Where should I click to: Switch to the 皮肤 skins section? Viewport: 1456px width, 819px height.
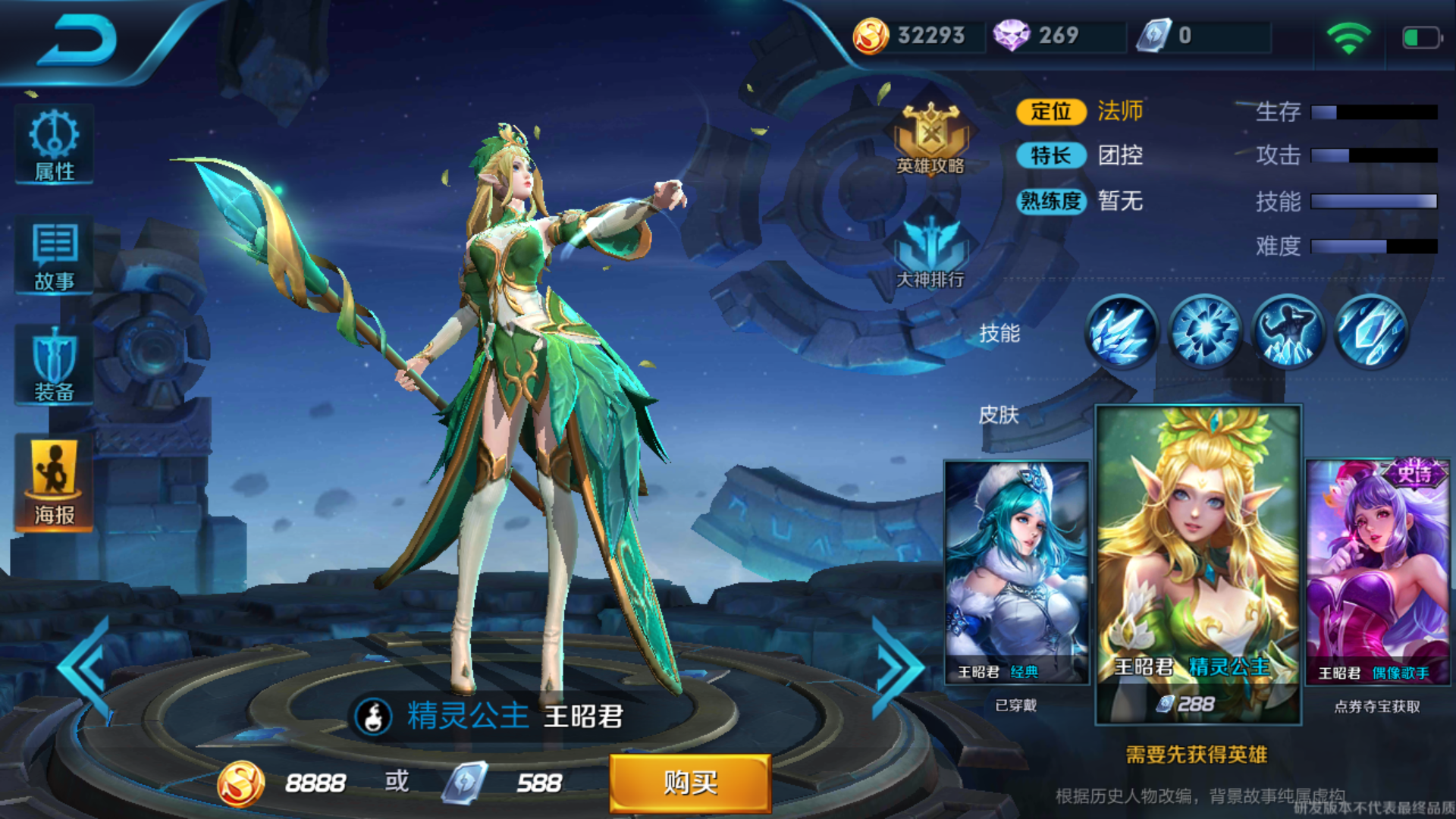(x=998, y=416)
